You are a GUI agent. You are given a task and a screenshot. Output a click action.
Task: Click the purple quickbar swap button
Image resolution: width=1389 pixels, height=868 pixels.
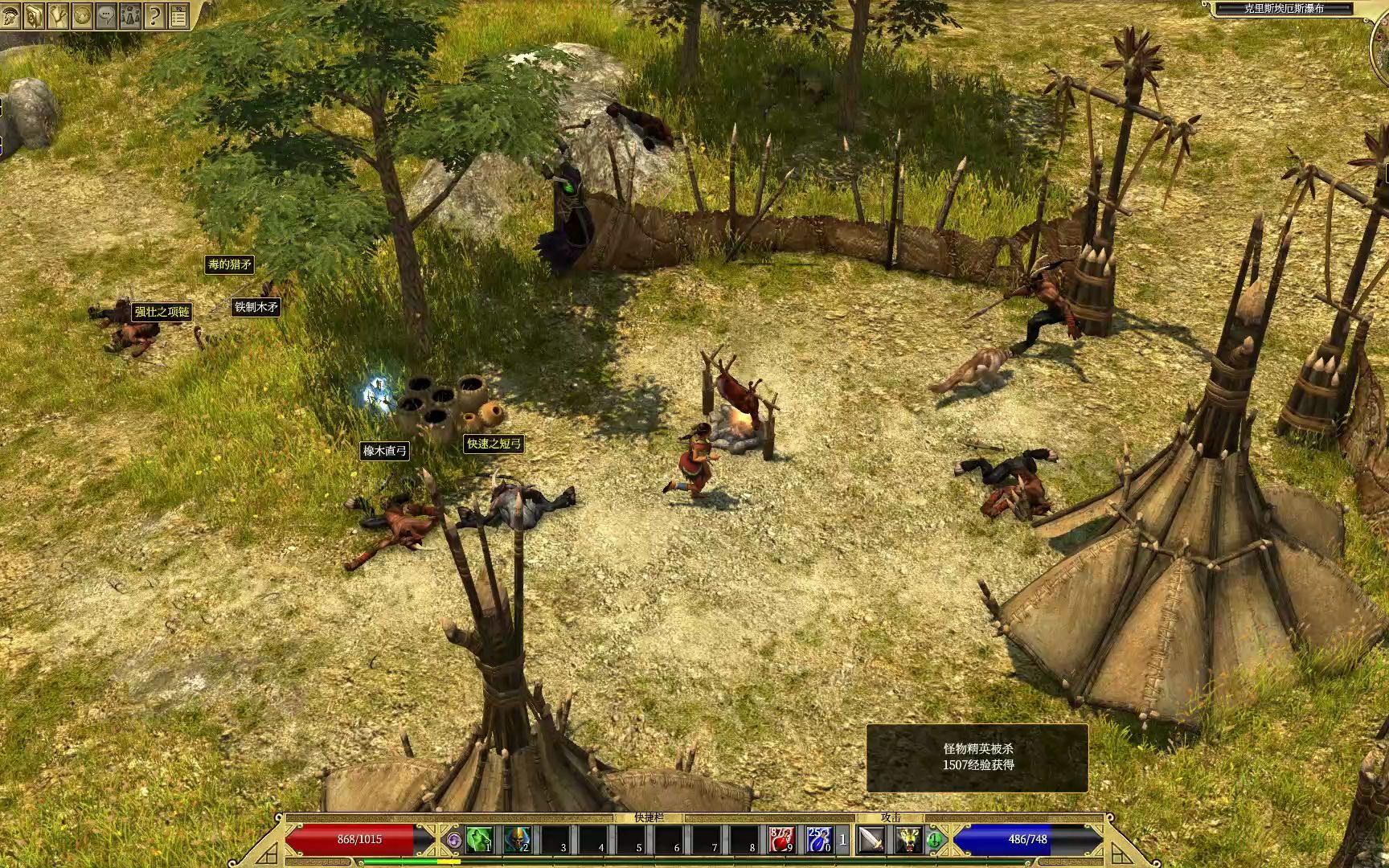454,840
